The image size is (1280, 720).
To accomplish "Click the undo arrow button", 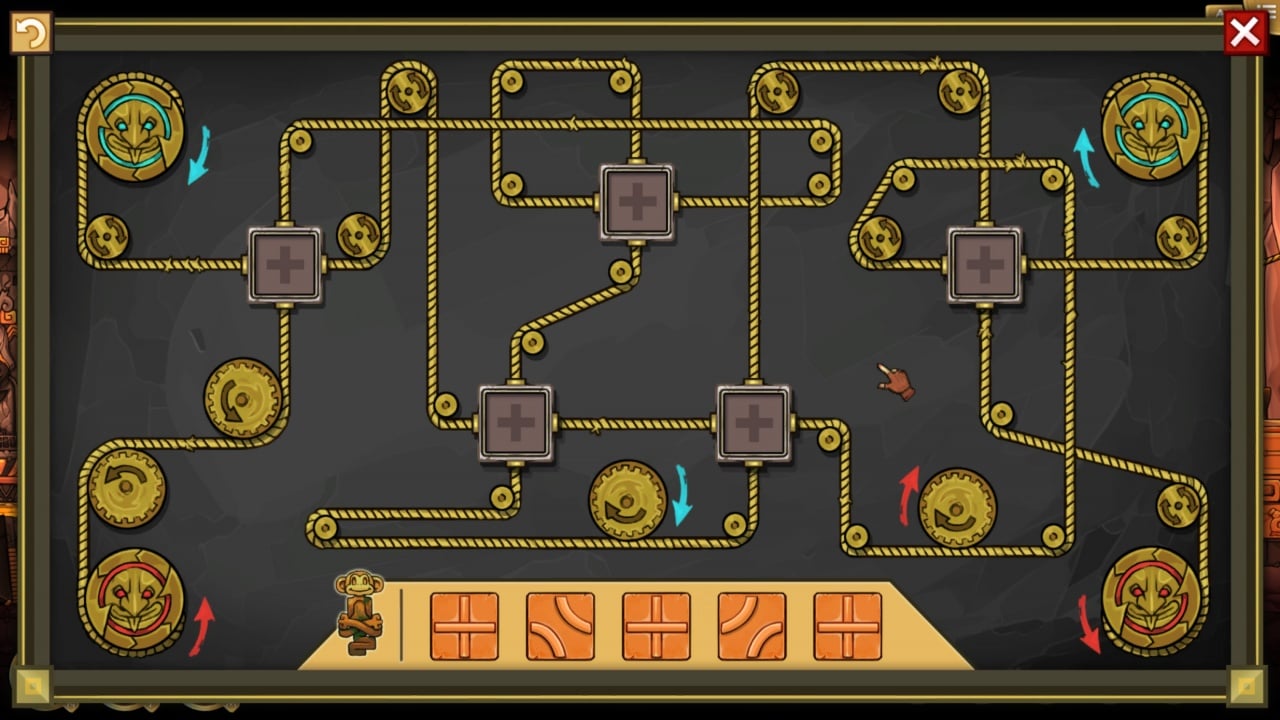I will coord(30,33).
